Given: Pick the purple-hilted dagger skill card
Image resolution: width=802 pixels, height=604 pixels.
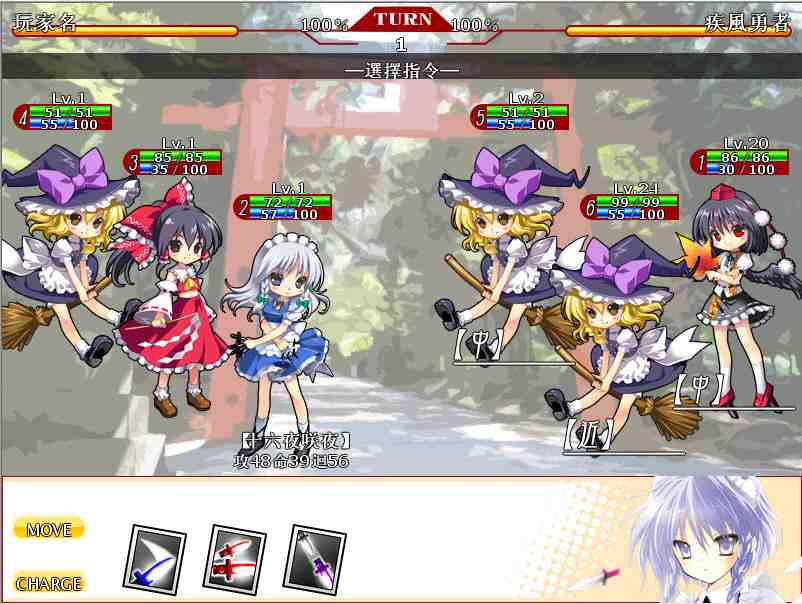Looking at the screenshot, I should click(x=314, y=557).
